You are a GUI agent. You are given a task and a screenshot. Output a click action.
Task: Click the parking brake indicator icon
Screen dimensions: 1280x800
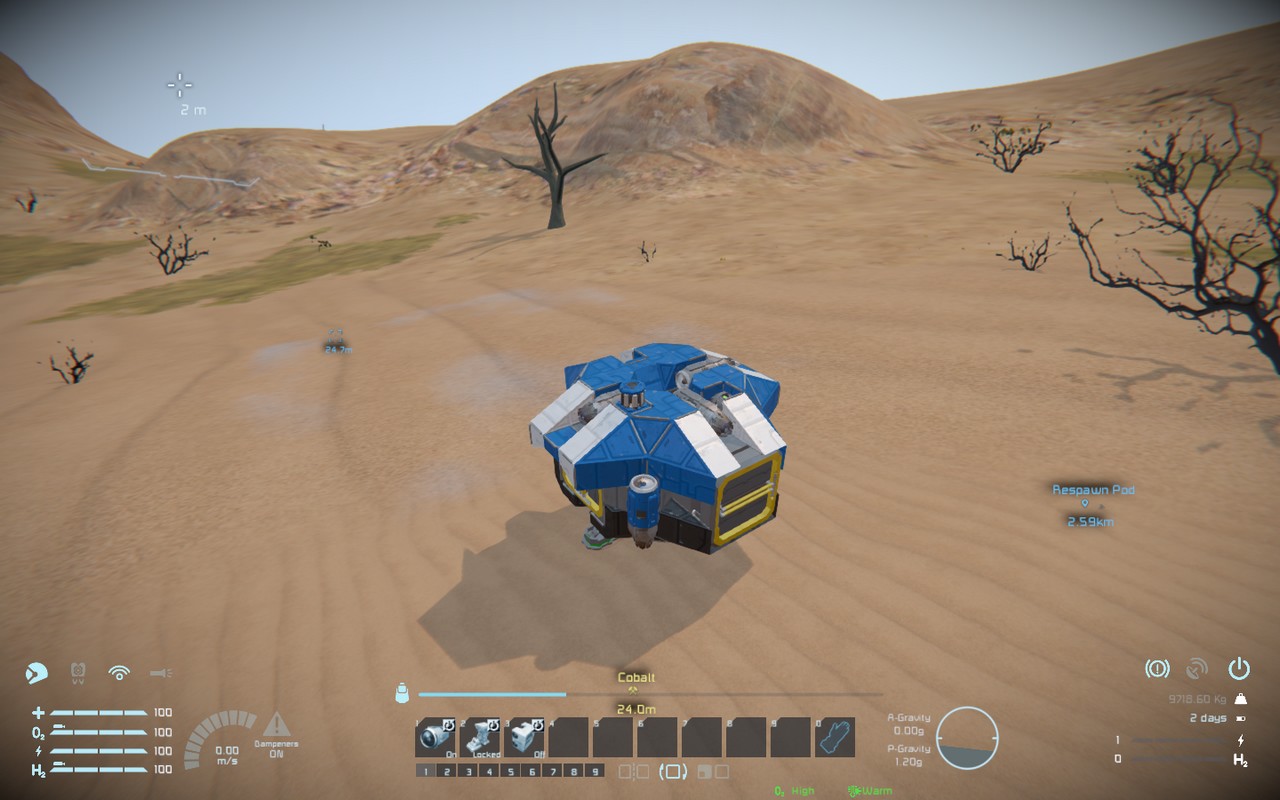(x=1157, y=668)
